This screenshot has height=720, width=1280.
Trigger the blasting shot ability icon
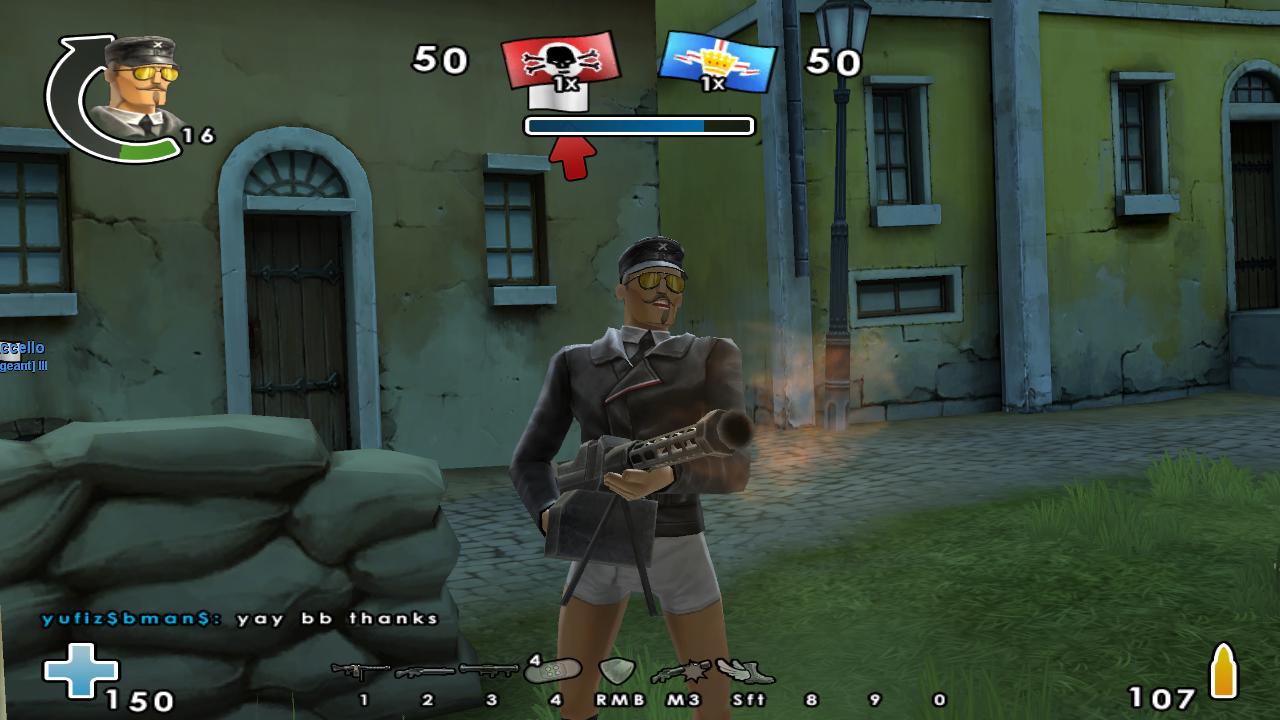pos(681,671)
